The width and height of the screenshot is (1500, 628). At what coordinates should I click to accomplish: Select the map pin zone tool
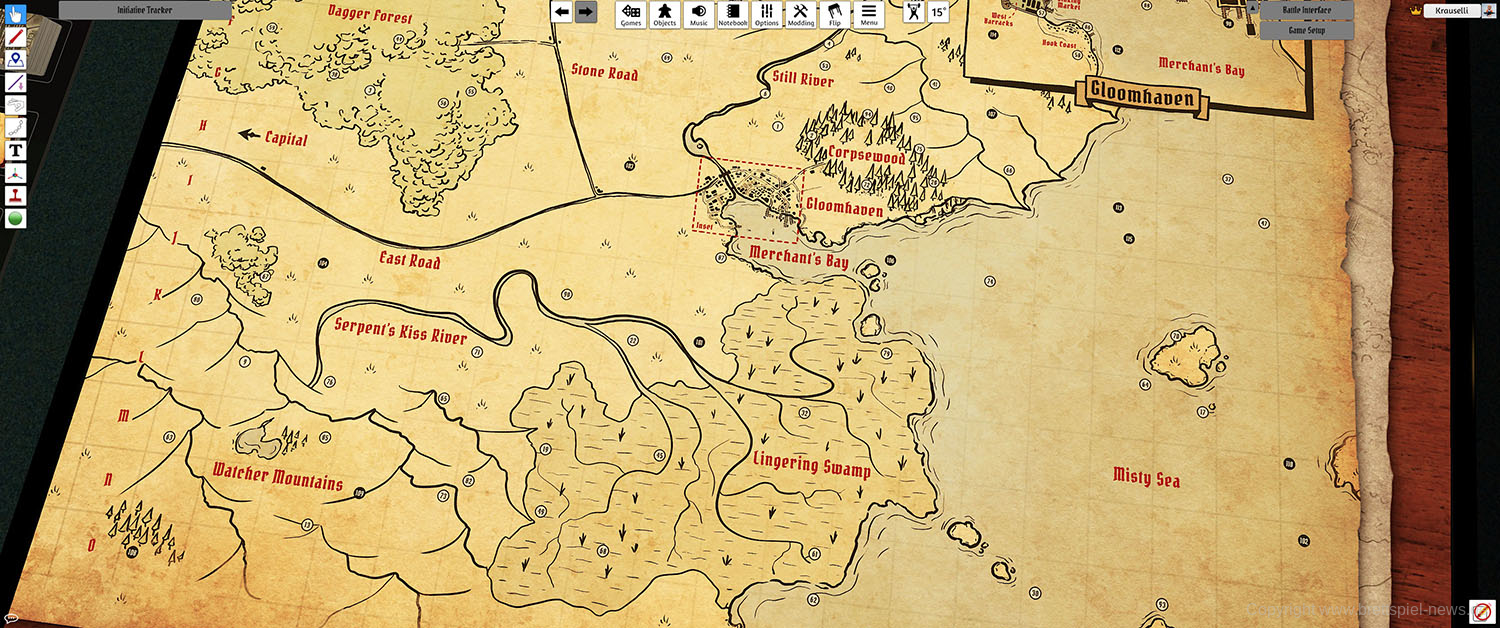(16, 60)
